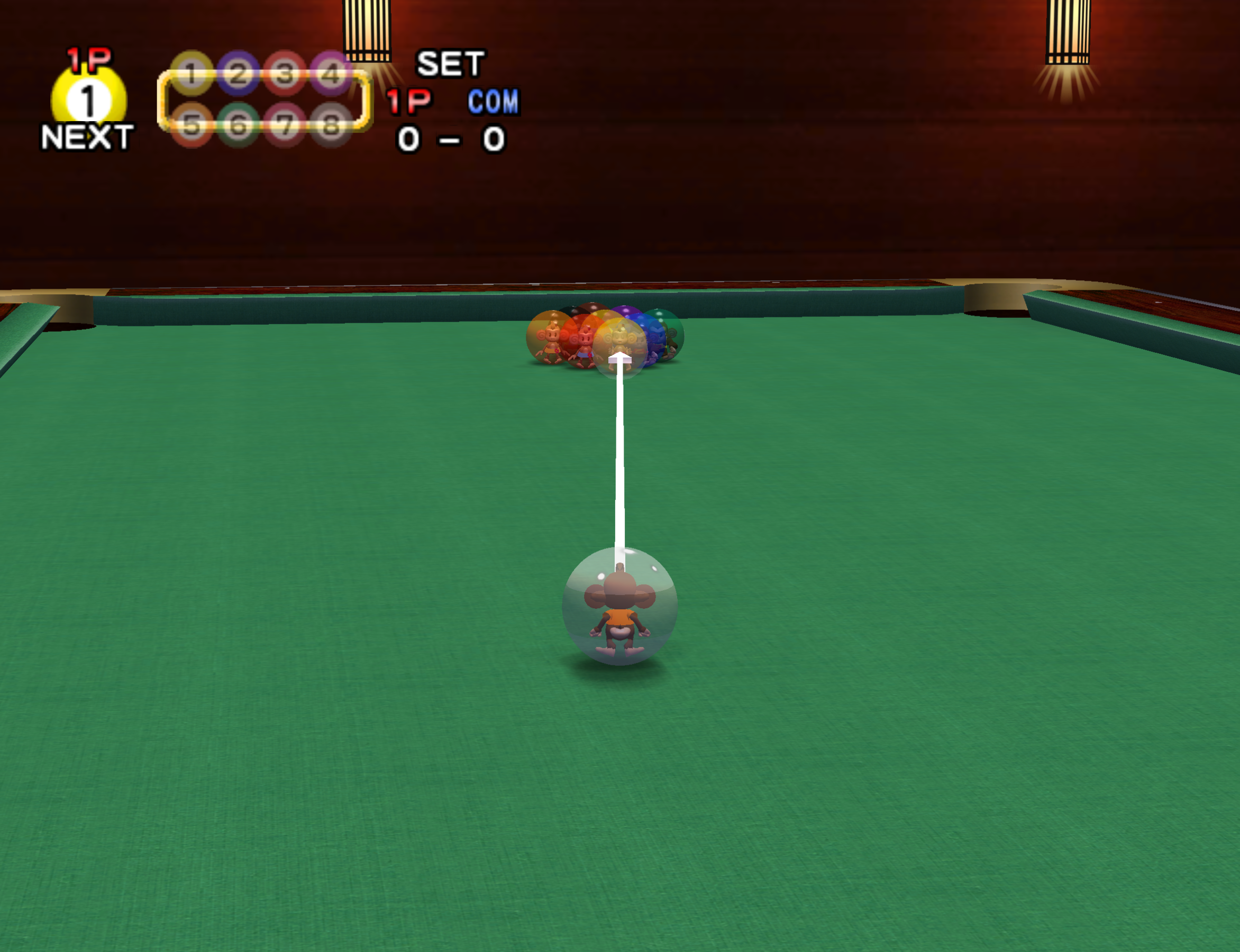Select ball 2 in the rack display

click(239, 72)
